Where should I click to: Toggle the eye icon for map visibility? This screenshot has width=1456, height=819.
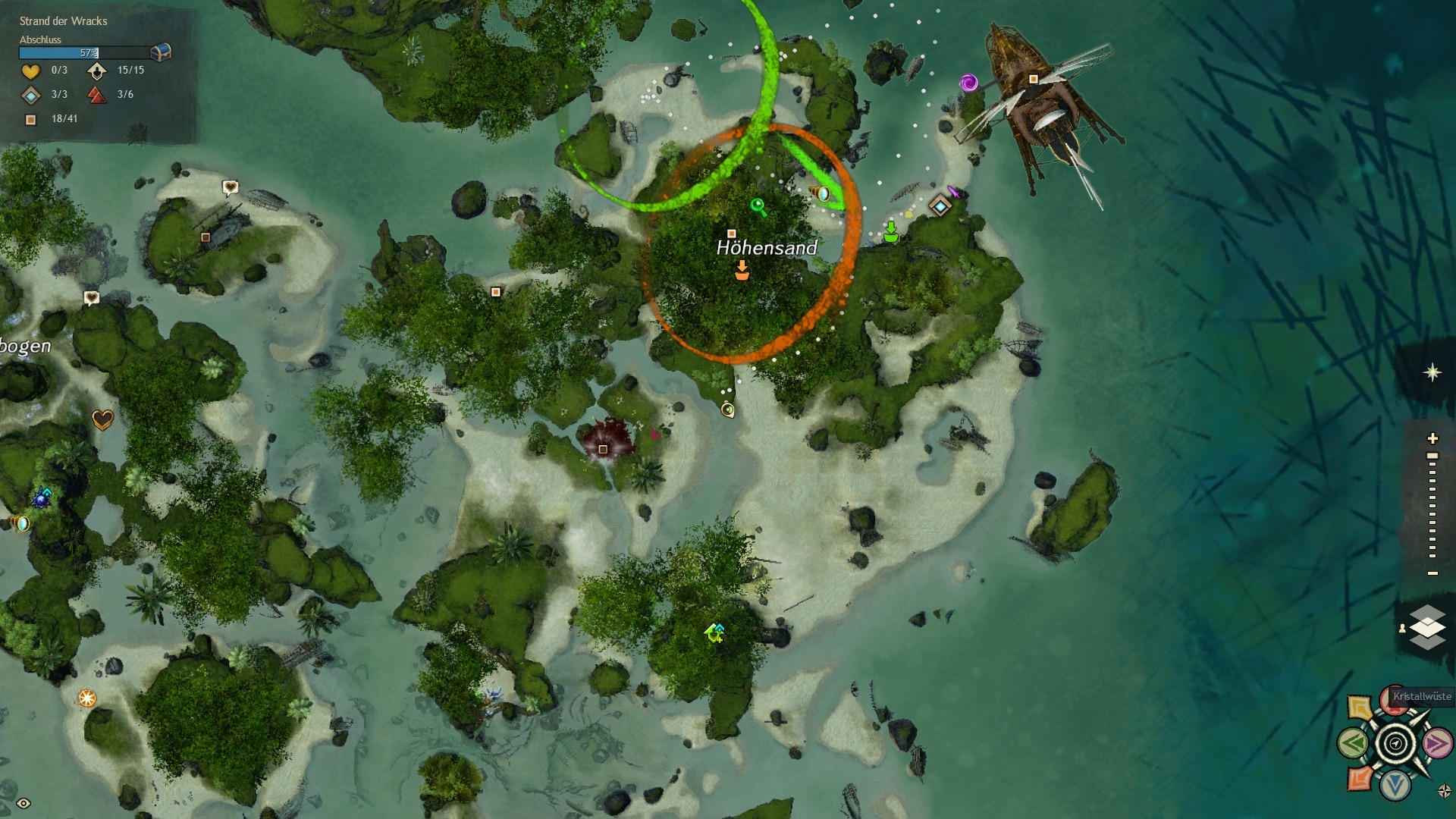click(24, 804)
